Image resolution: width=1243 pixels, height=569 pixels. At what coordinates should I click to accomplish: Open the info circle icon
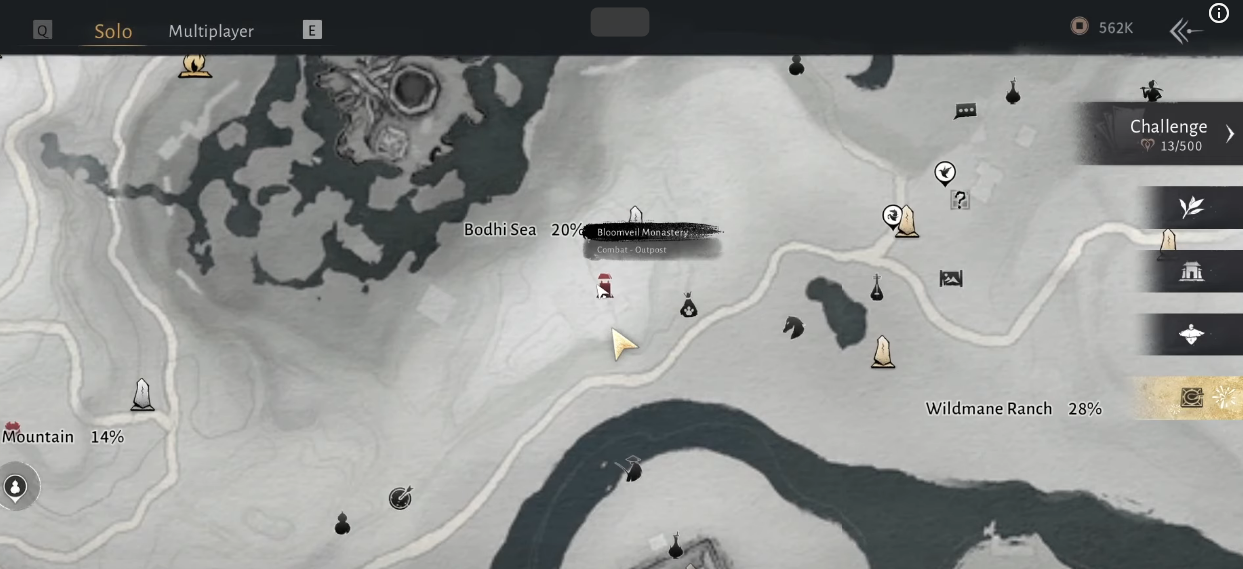point(1219,13)
